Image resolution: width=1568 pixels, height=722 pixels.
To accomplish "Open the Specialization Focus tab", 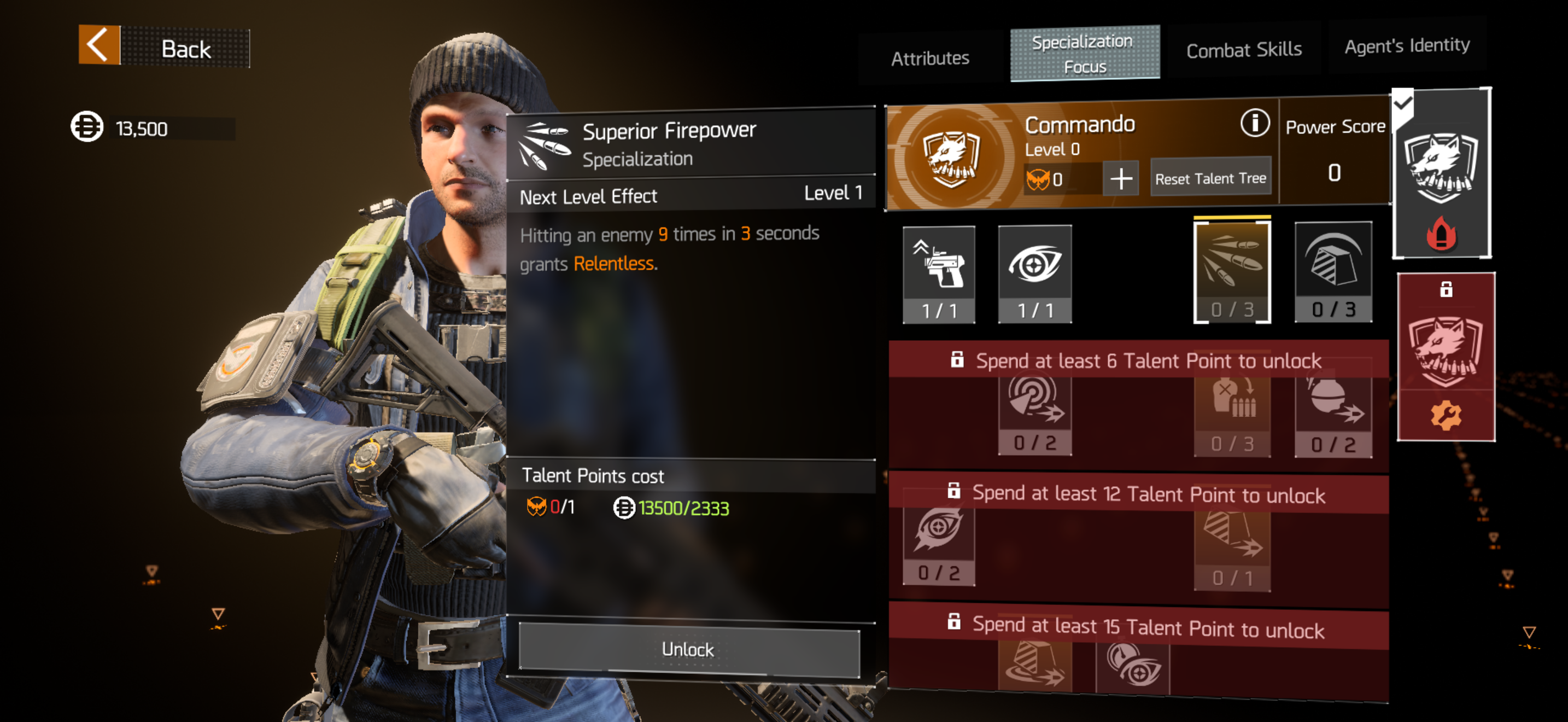I will [x=1084, y=53].
